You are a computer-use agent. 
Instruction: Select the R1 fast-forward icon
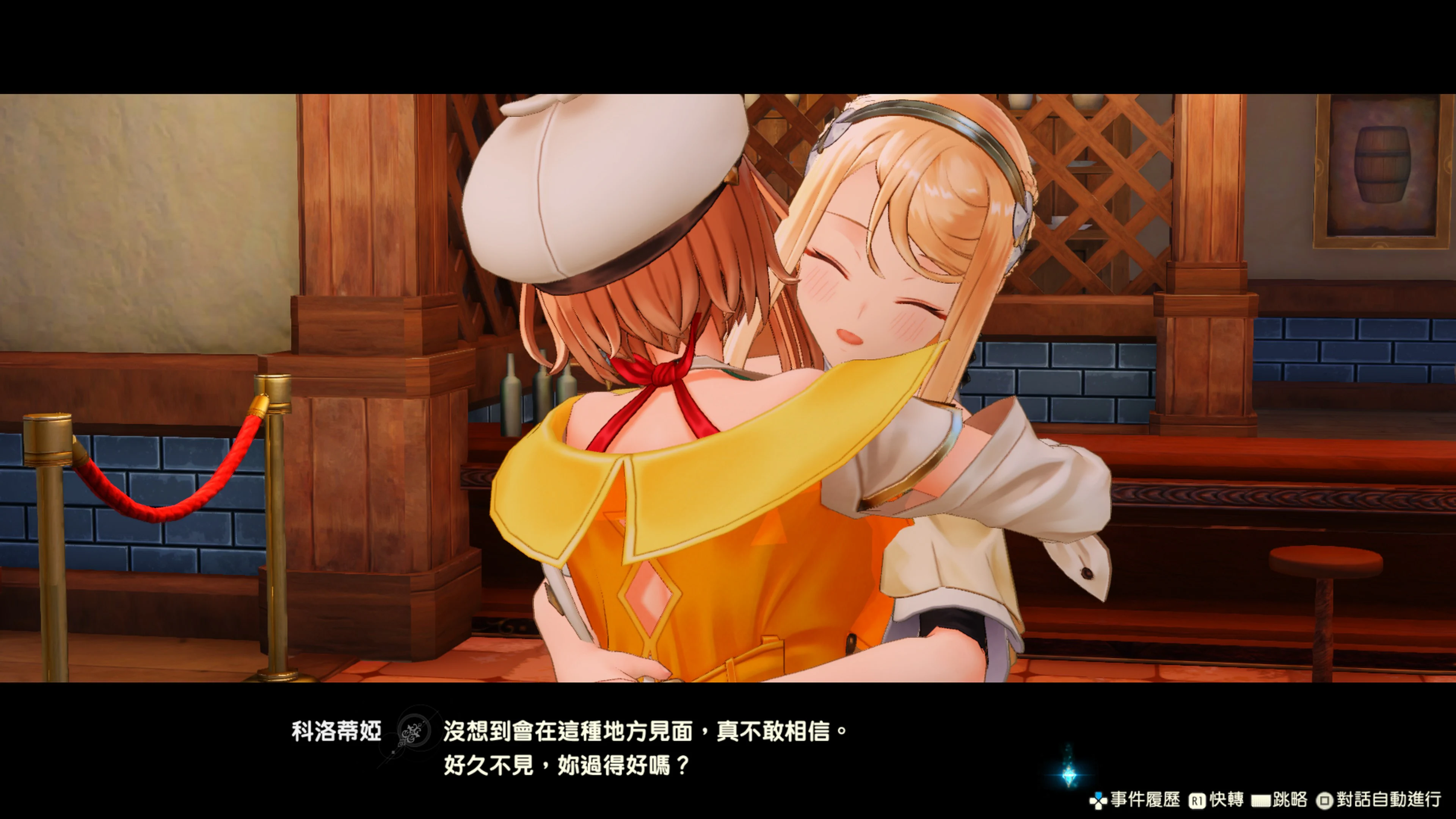(1197, 800)
